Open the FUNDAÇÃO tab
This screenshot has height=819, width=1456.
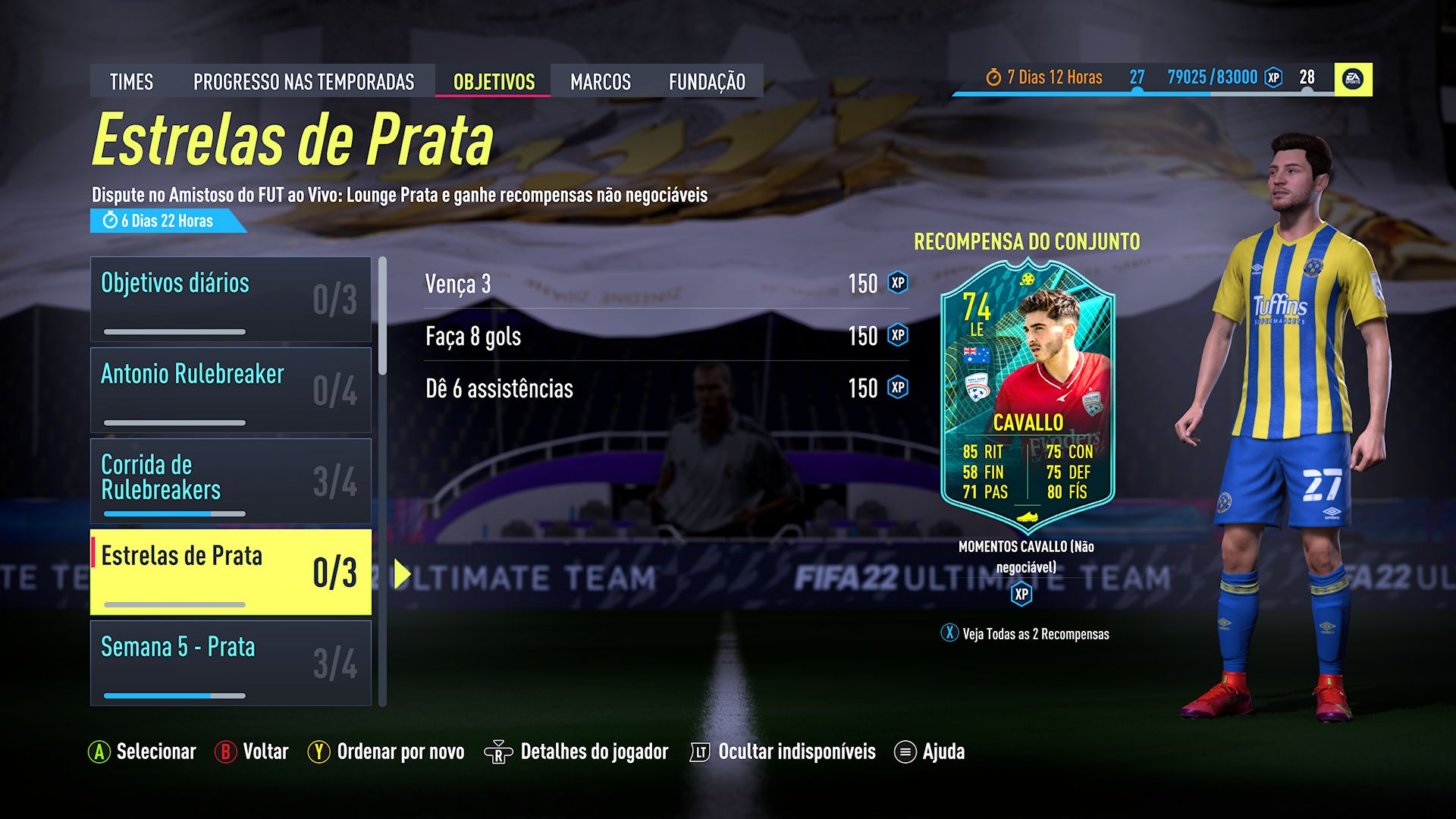click(x=708, y=81)
